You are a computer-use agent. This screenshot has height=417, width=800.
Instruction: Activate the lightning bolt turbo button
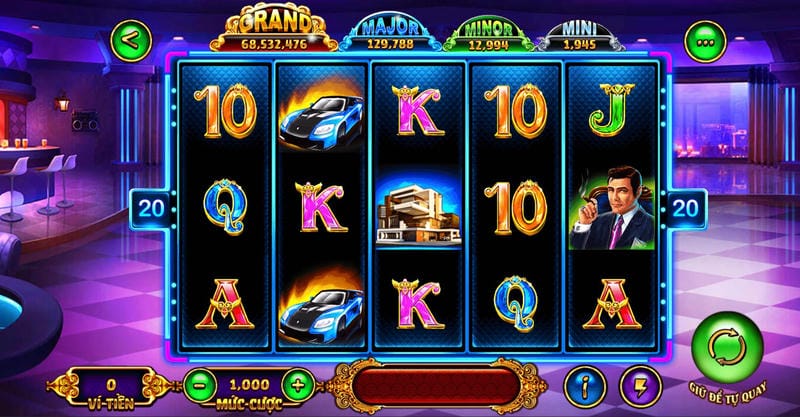638,385
